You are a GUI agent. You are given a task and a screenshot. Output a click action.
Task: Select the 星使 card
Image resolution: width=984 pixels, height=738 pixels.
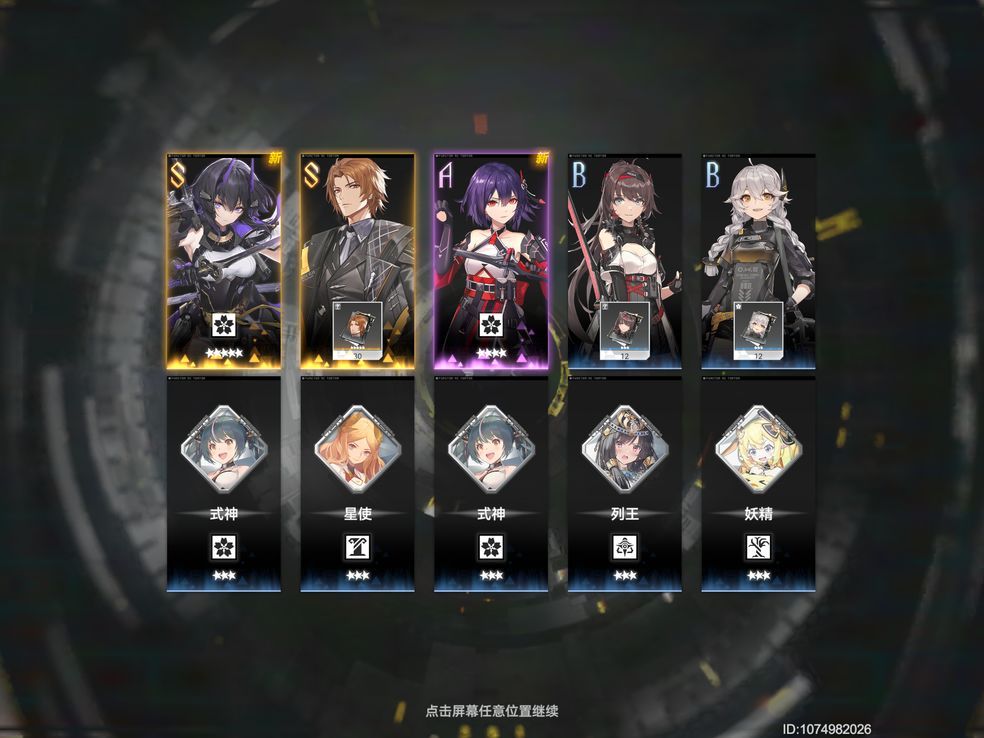pyautogui.click(x=357, y=484)
